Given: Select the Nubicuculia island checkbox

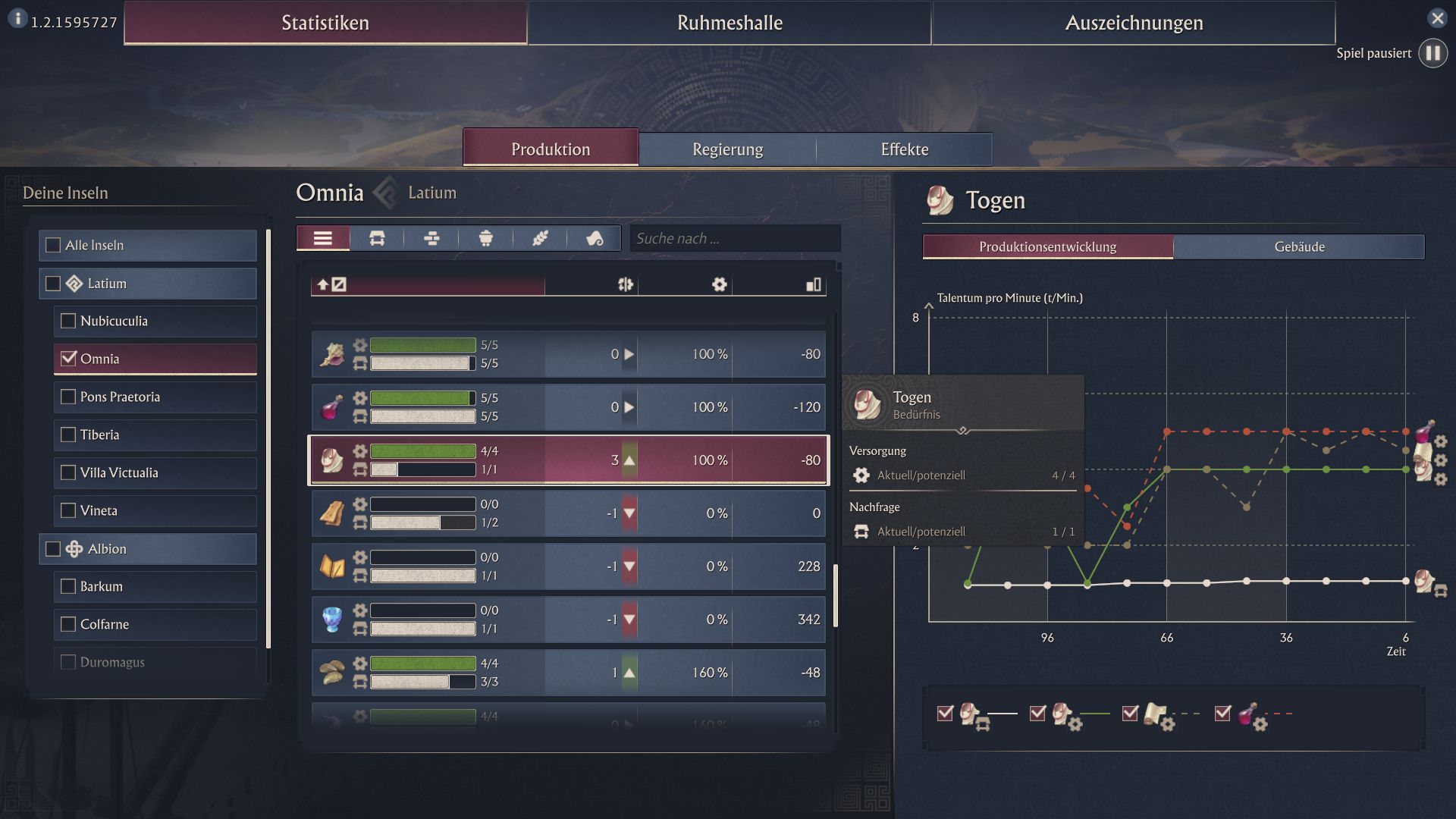Looking at the screenshot, I should click(68, 321).
